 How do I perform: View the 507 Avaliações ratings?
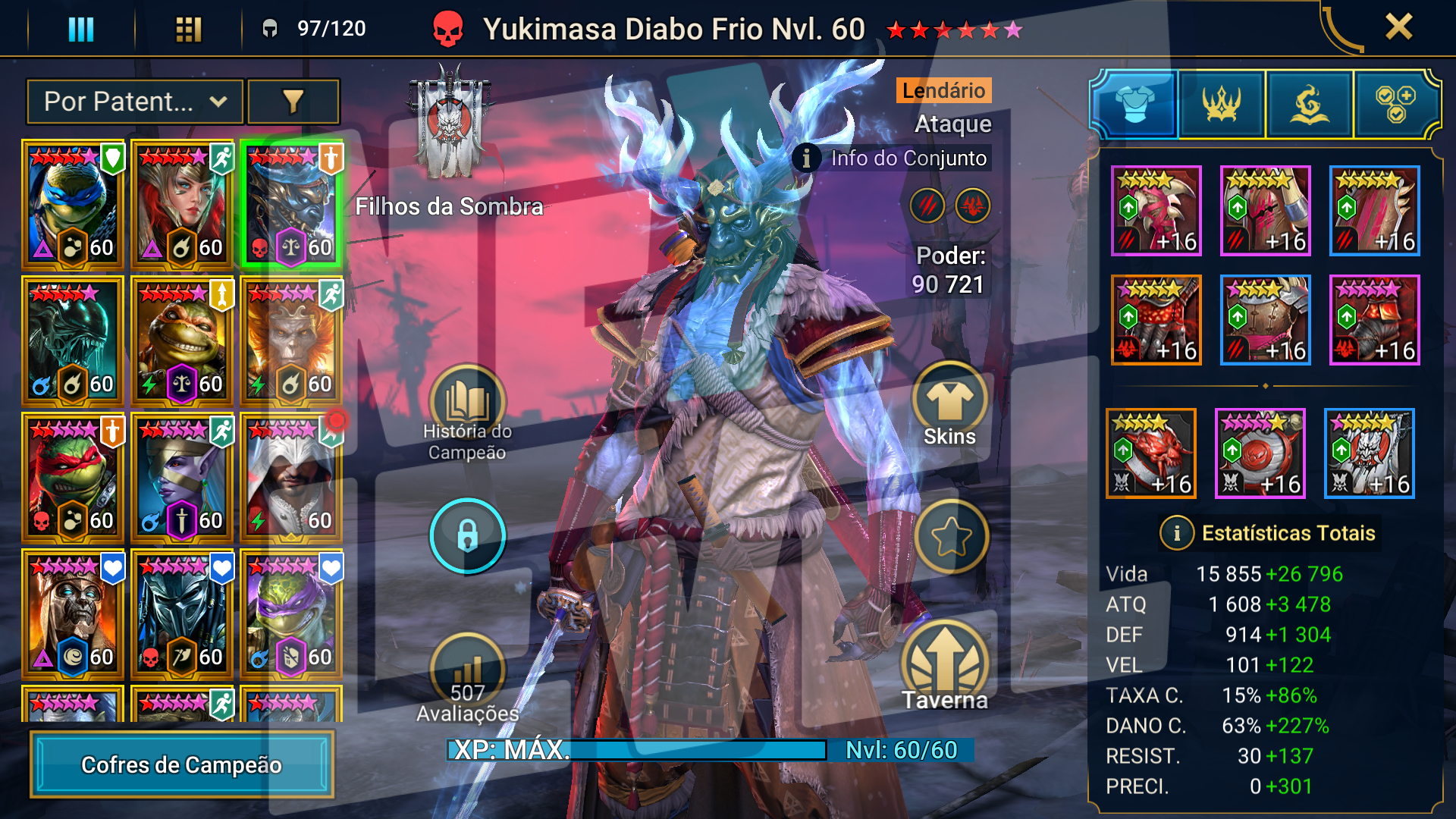467,679
